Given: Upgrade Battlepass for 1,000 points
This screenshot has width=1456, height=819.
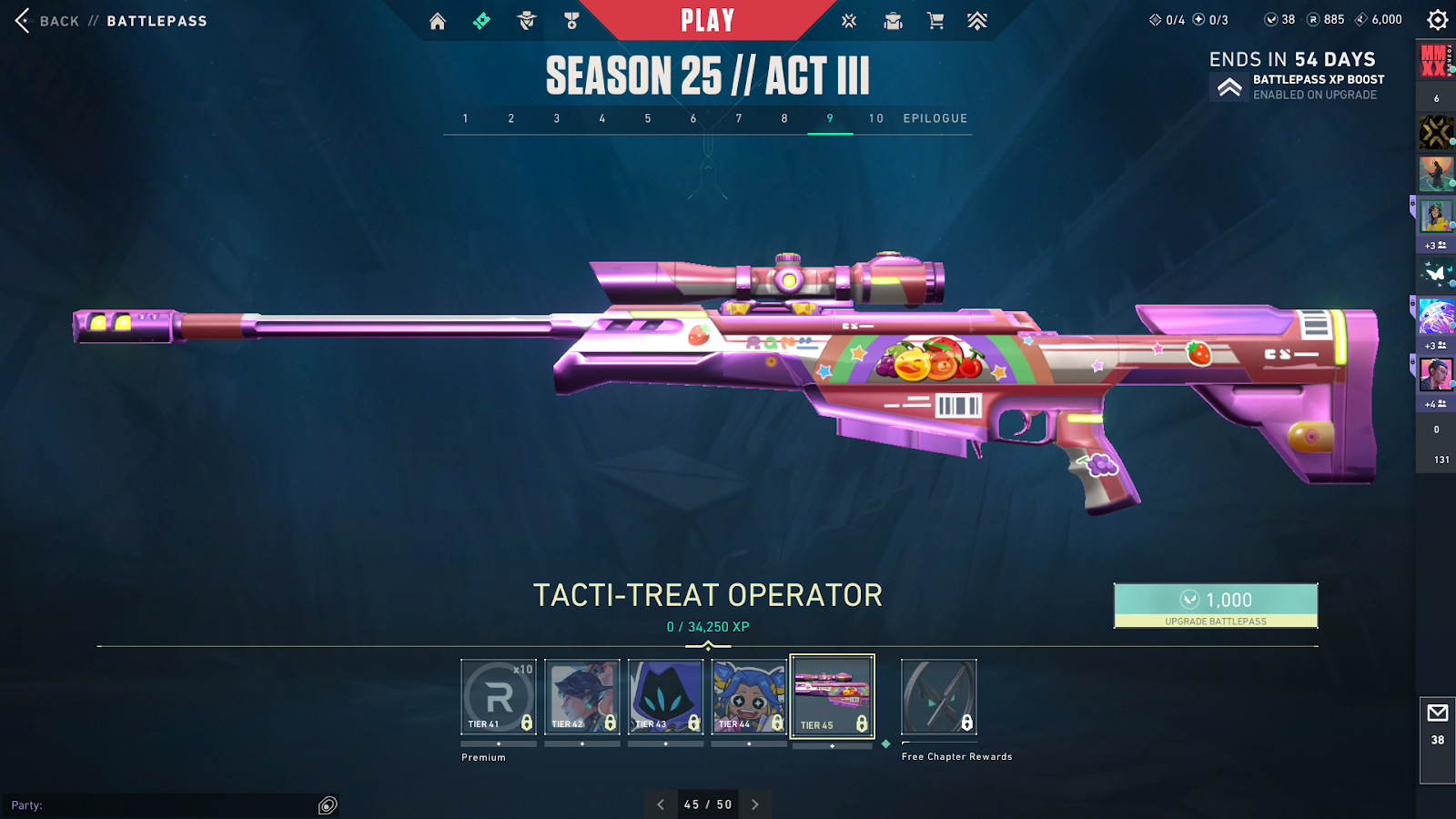Looking at the screenshot, I should [1216, 605].
